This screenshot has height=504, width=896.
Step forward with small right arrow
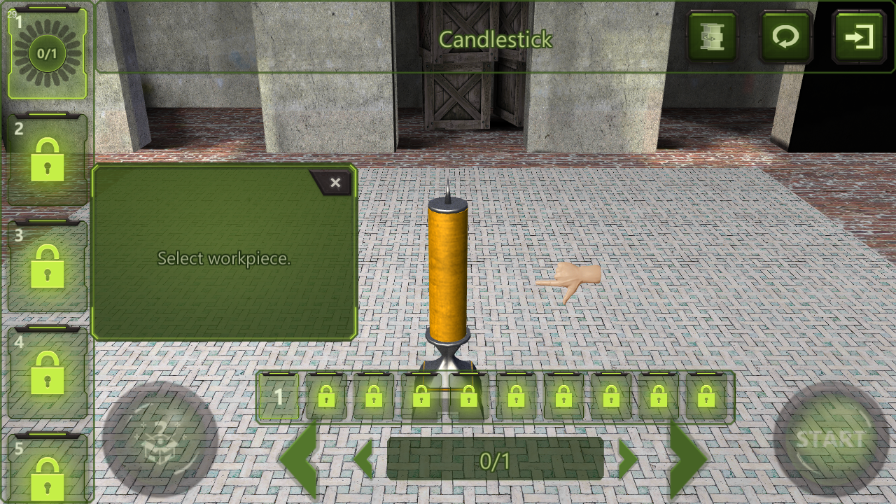coord(626,459)
